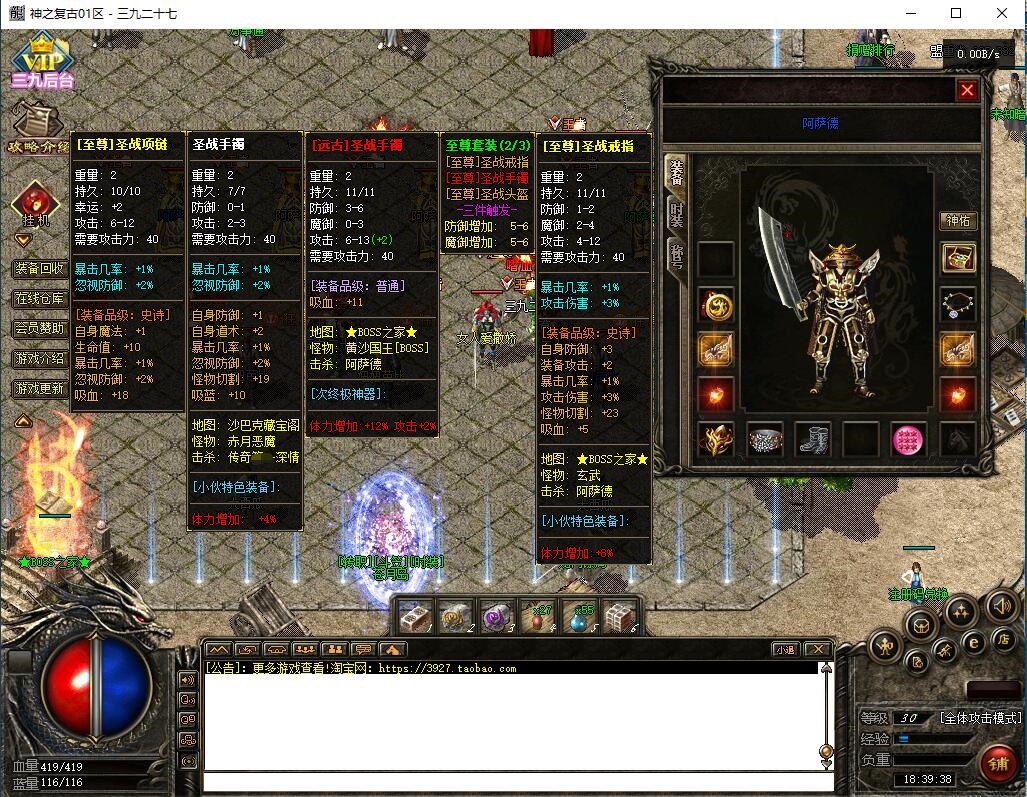Open the 神佑 blessing button

coord(958,221)
